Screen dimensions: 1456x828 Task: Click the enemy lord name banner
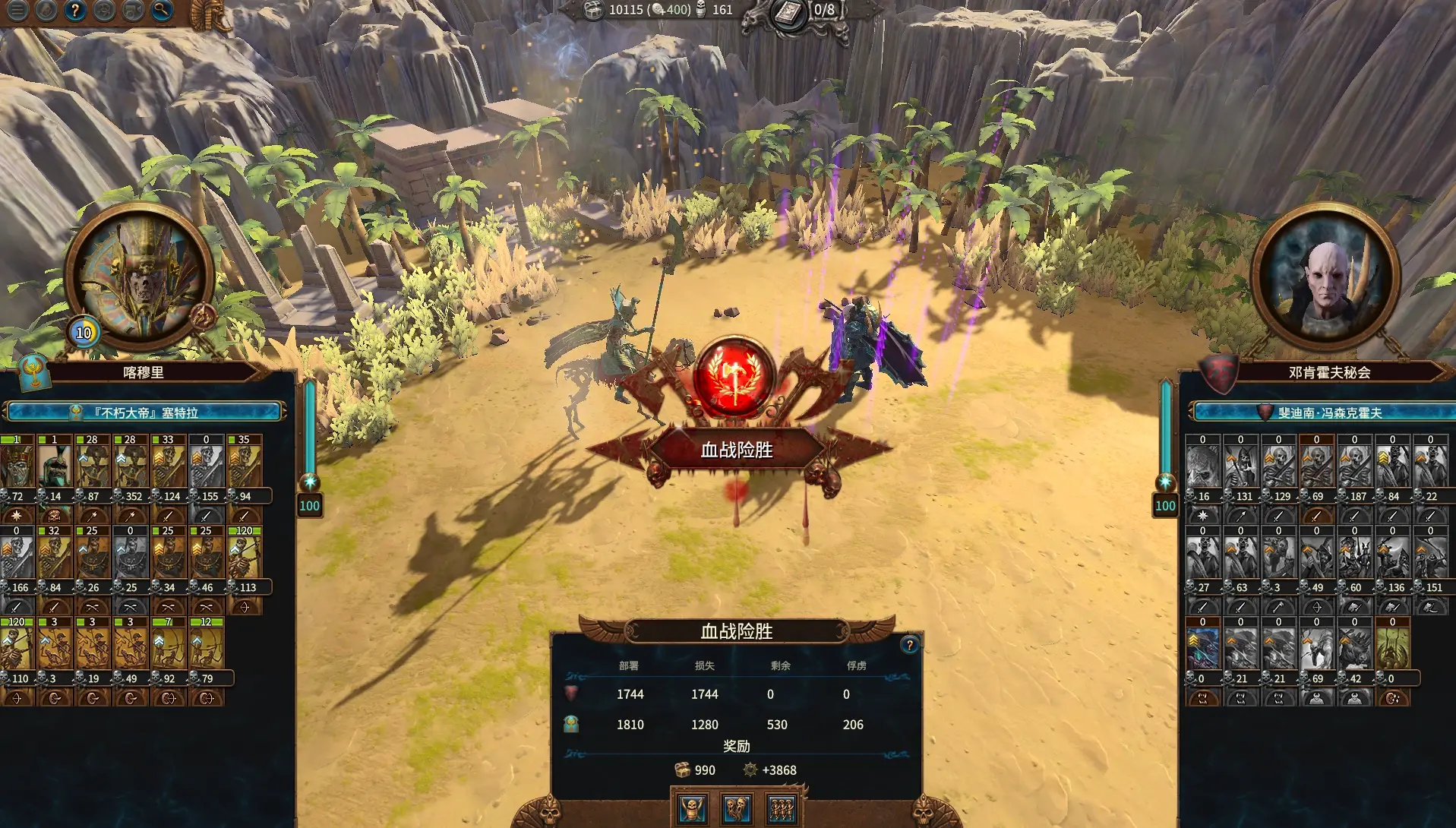[x=1328, y=412]
